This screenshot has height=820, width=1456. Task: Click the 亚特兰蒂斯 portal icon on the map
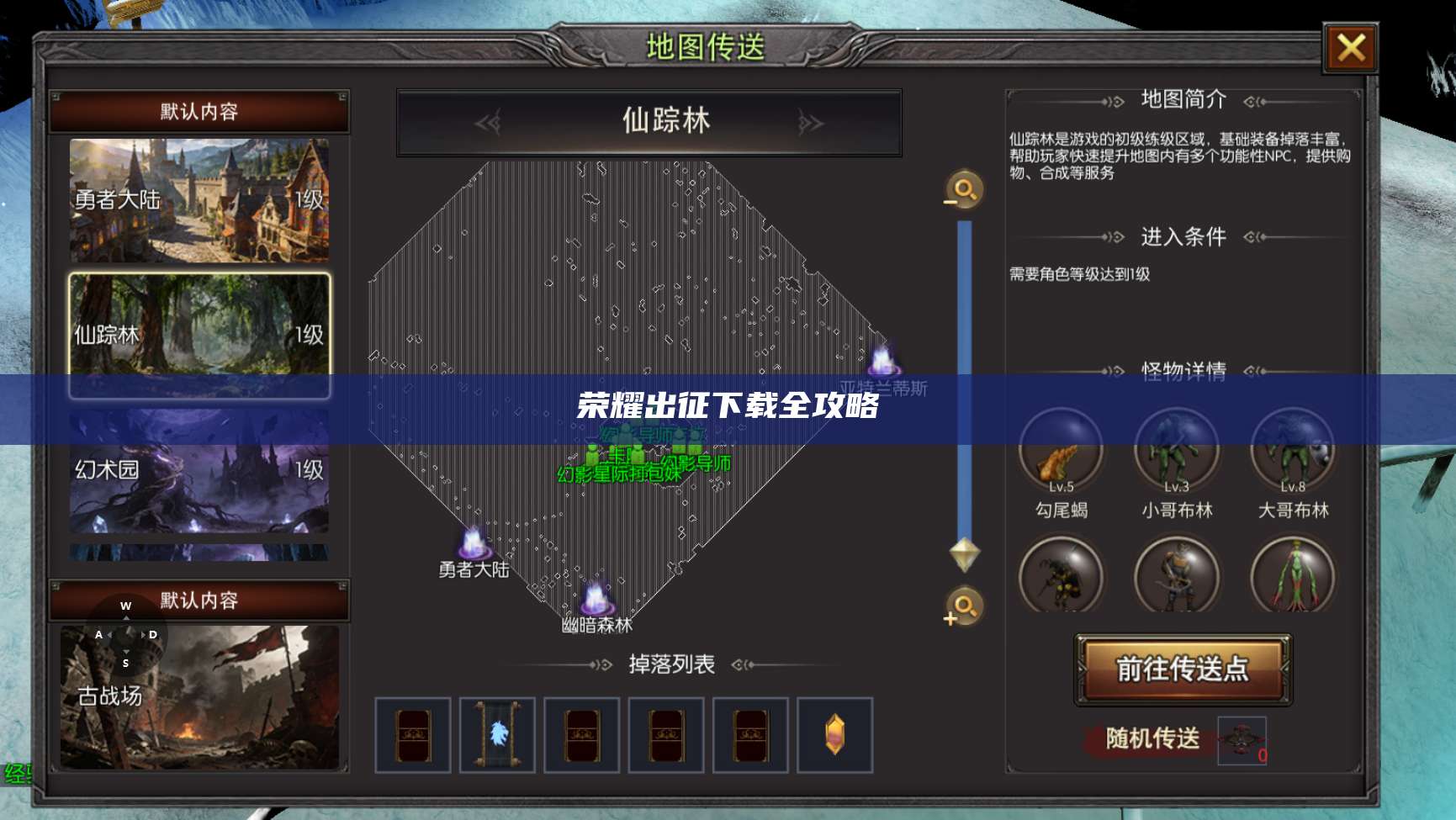(x=883, y=362)
